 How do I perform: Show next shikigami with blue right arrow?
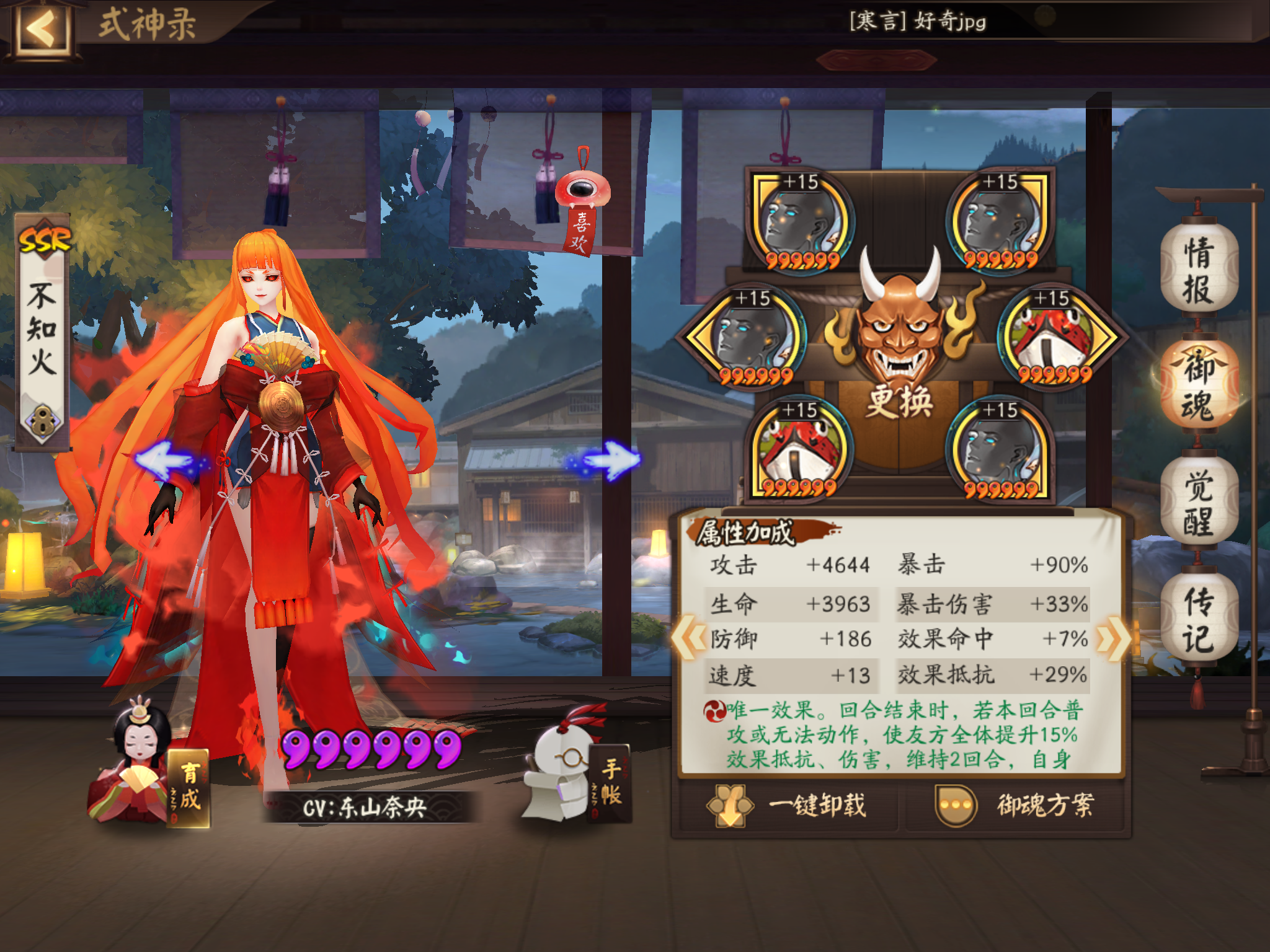(608, 461)
